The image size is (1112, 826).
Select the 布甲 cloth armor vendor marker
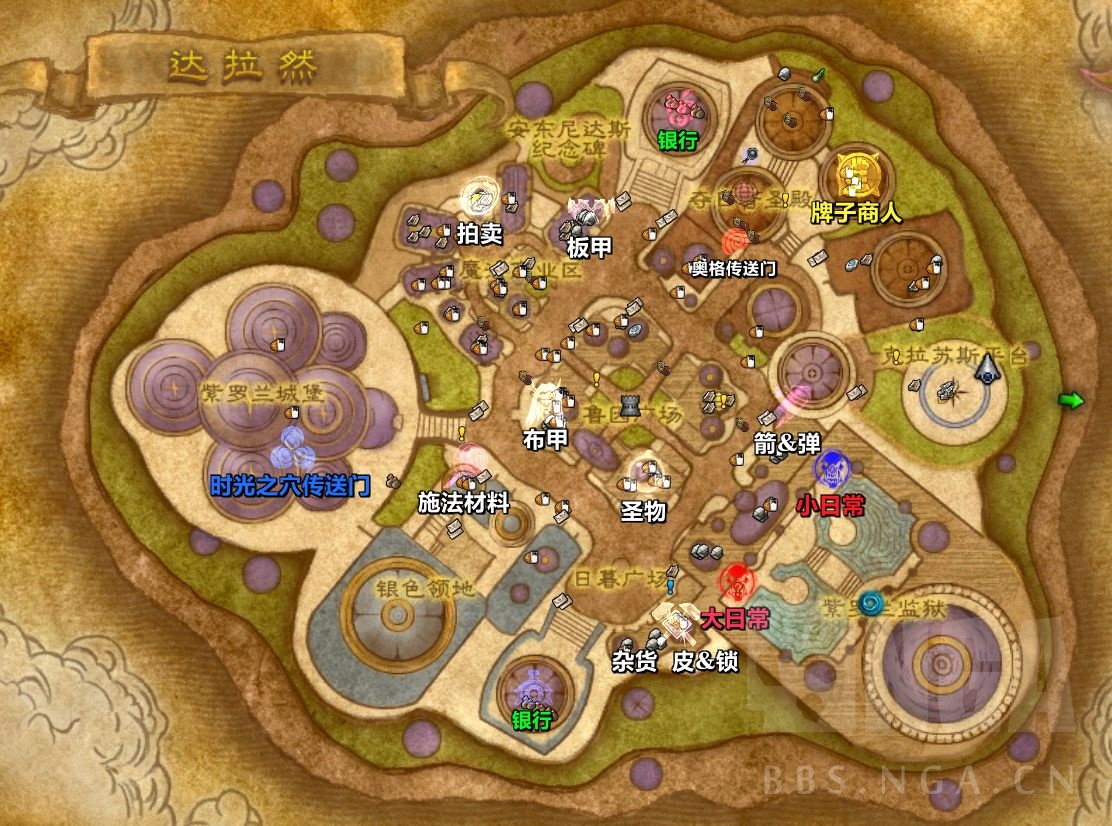(x=546, y=400)
